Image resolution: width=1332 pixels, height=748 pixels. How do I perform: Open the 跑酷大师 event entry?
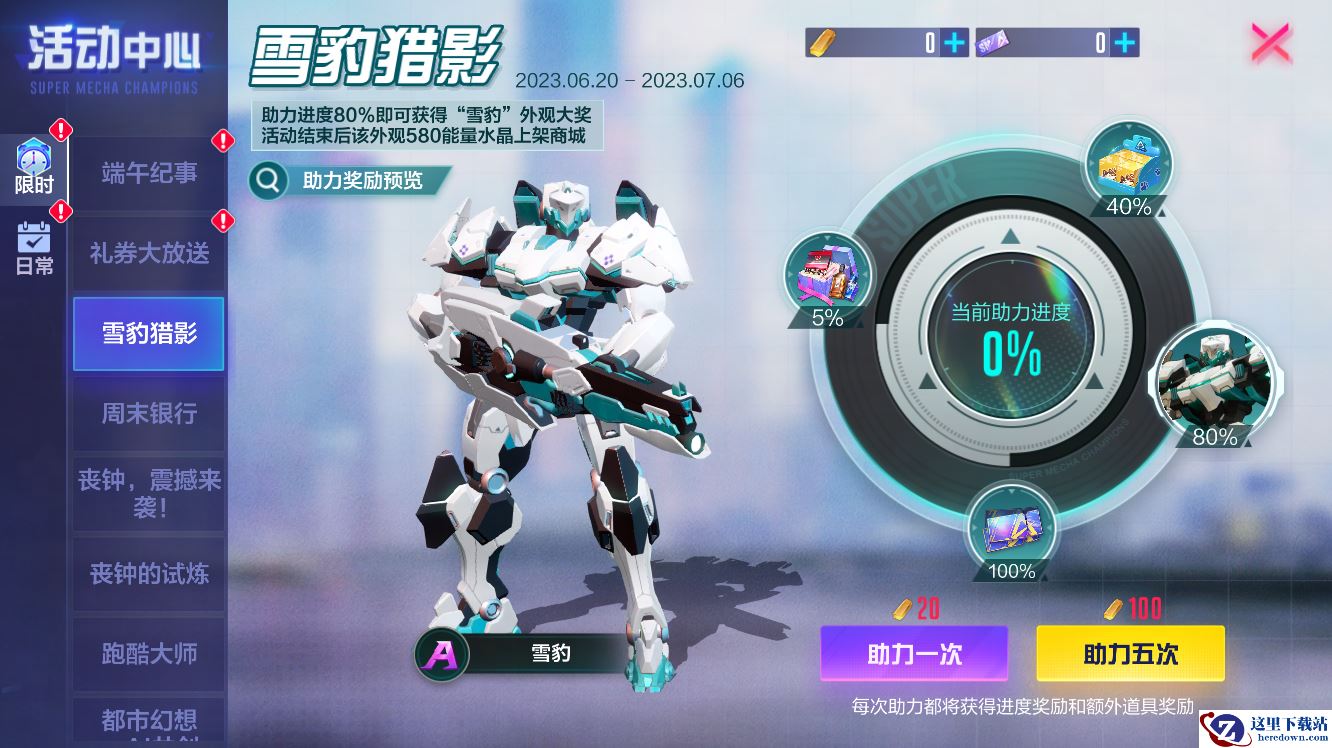[149, 654]
